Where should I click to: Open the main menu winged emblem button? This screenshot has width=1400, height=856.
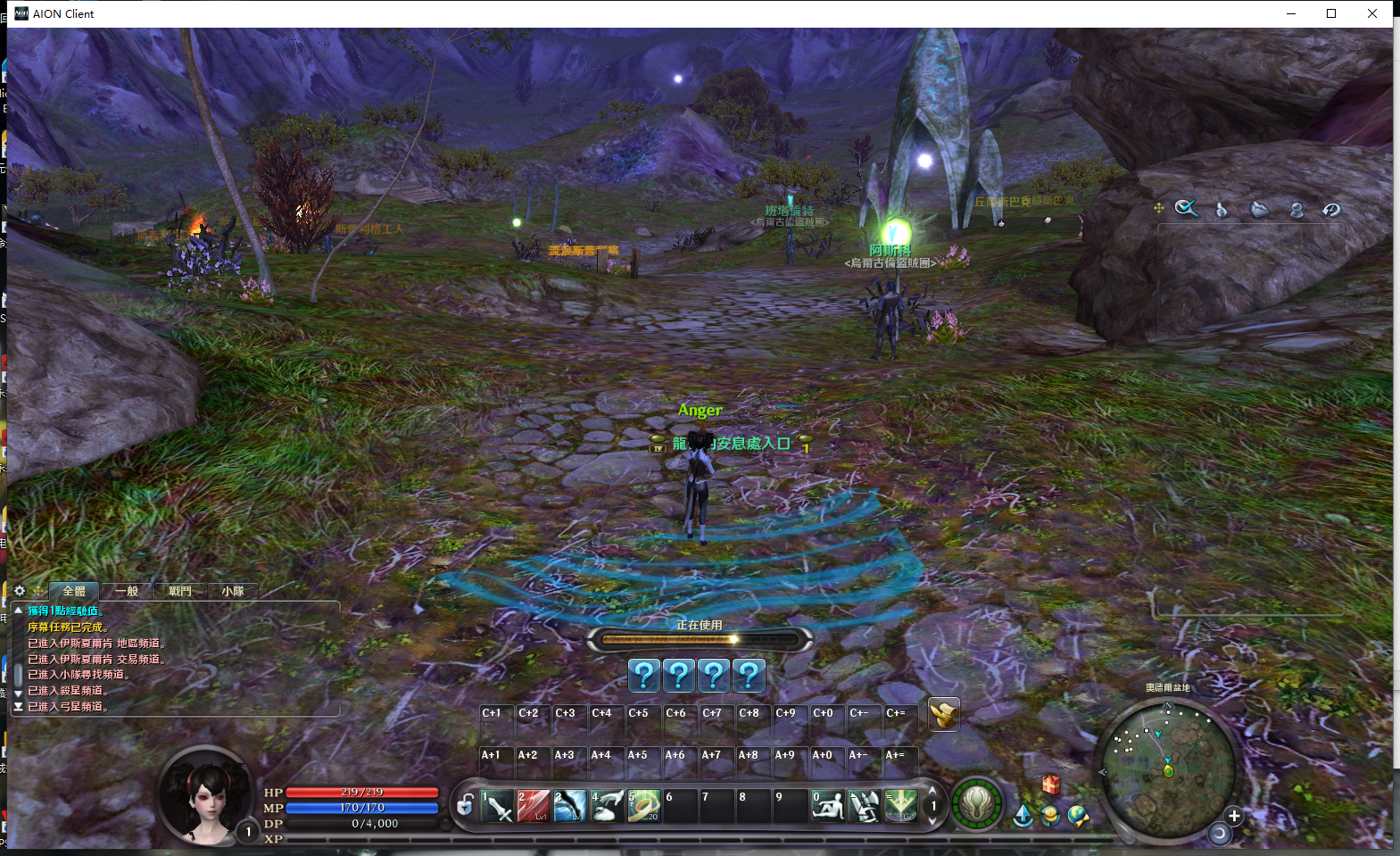976,803
